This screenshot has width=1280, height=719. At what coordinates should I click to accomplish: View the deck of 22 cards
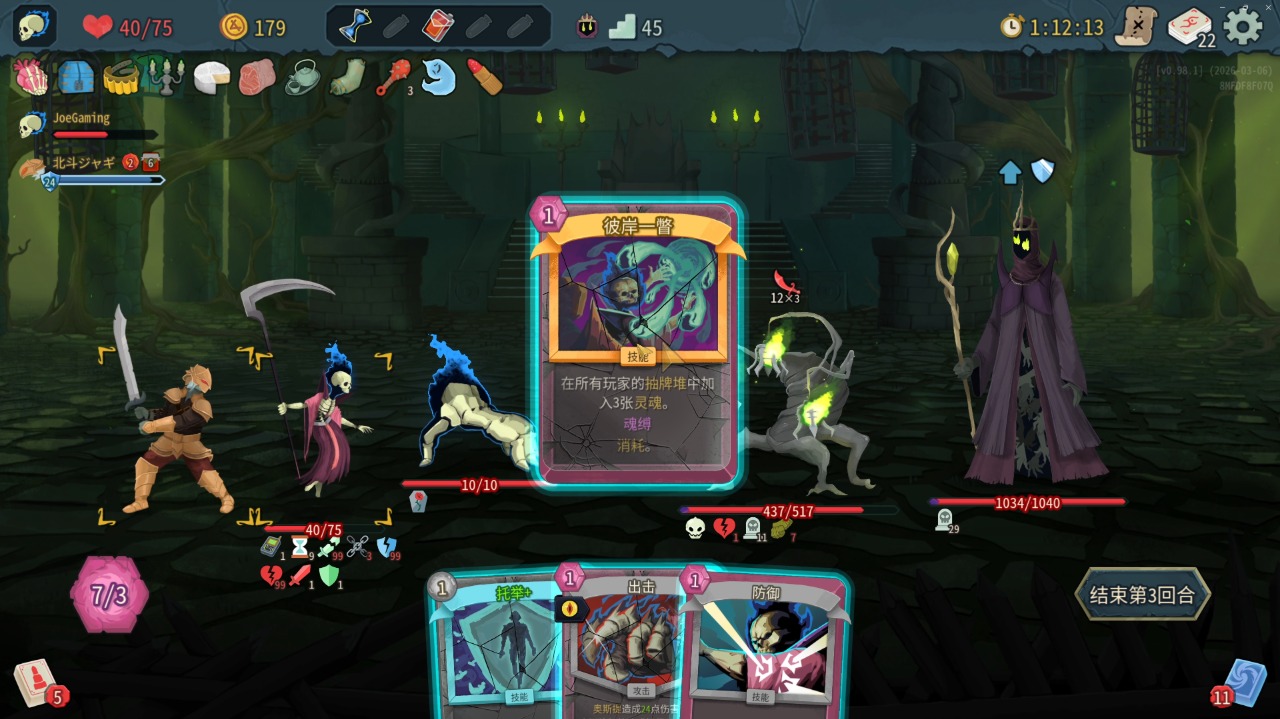pyautogui.click(x=1190, y=27)
